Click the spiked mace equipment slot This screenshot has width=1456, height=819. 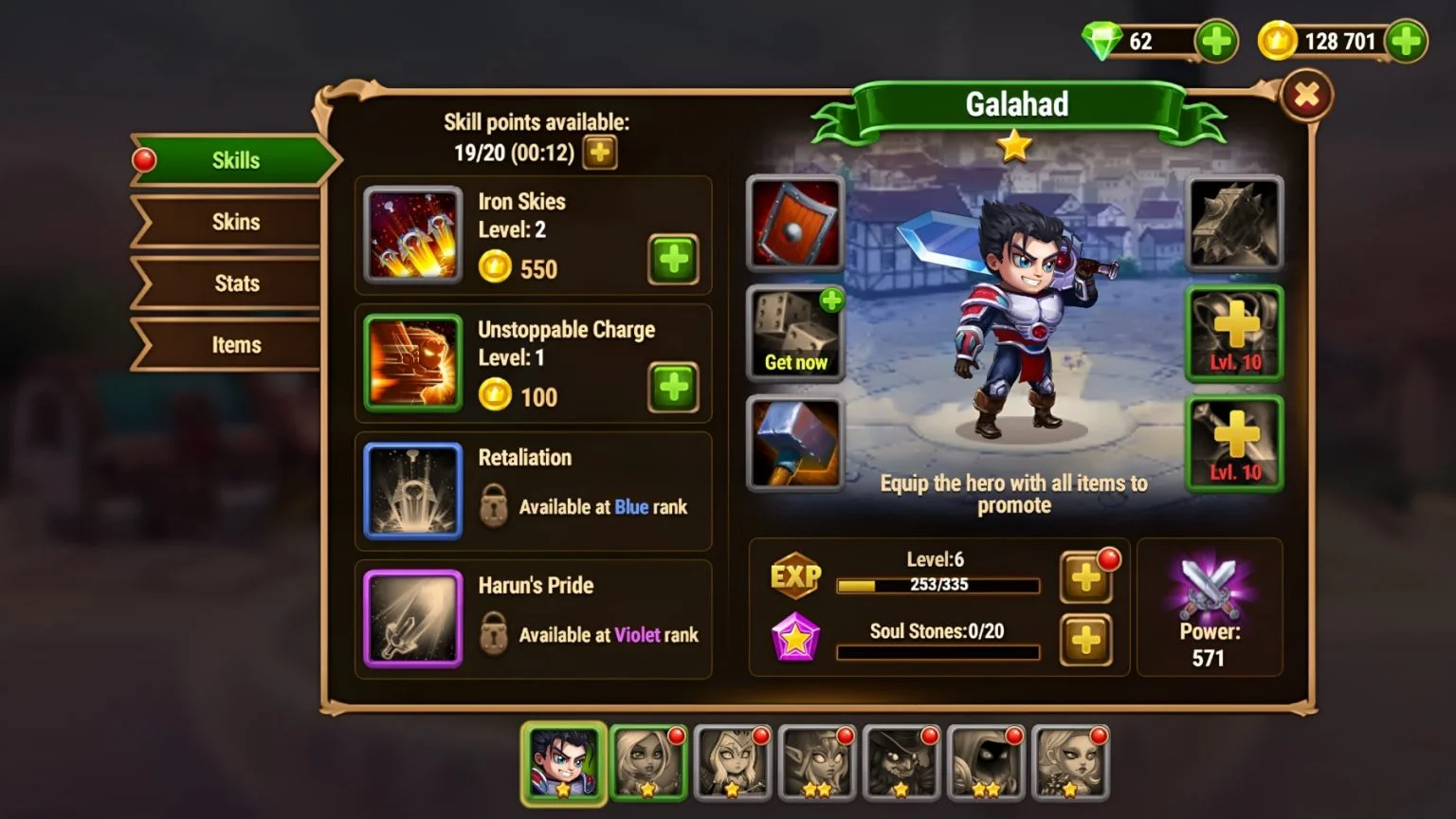[x=1233, y=223]
